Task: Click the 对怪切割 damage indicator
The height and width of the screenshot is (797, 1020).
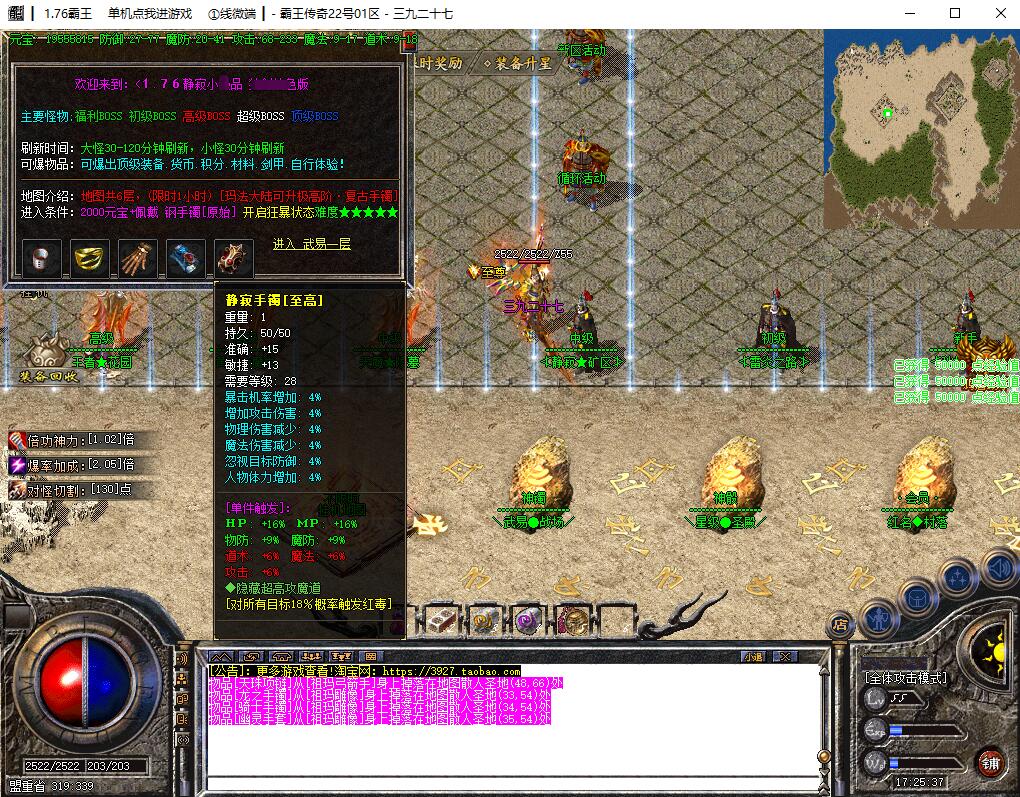Action: (x=72, y=490)
